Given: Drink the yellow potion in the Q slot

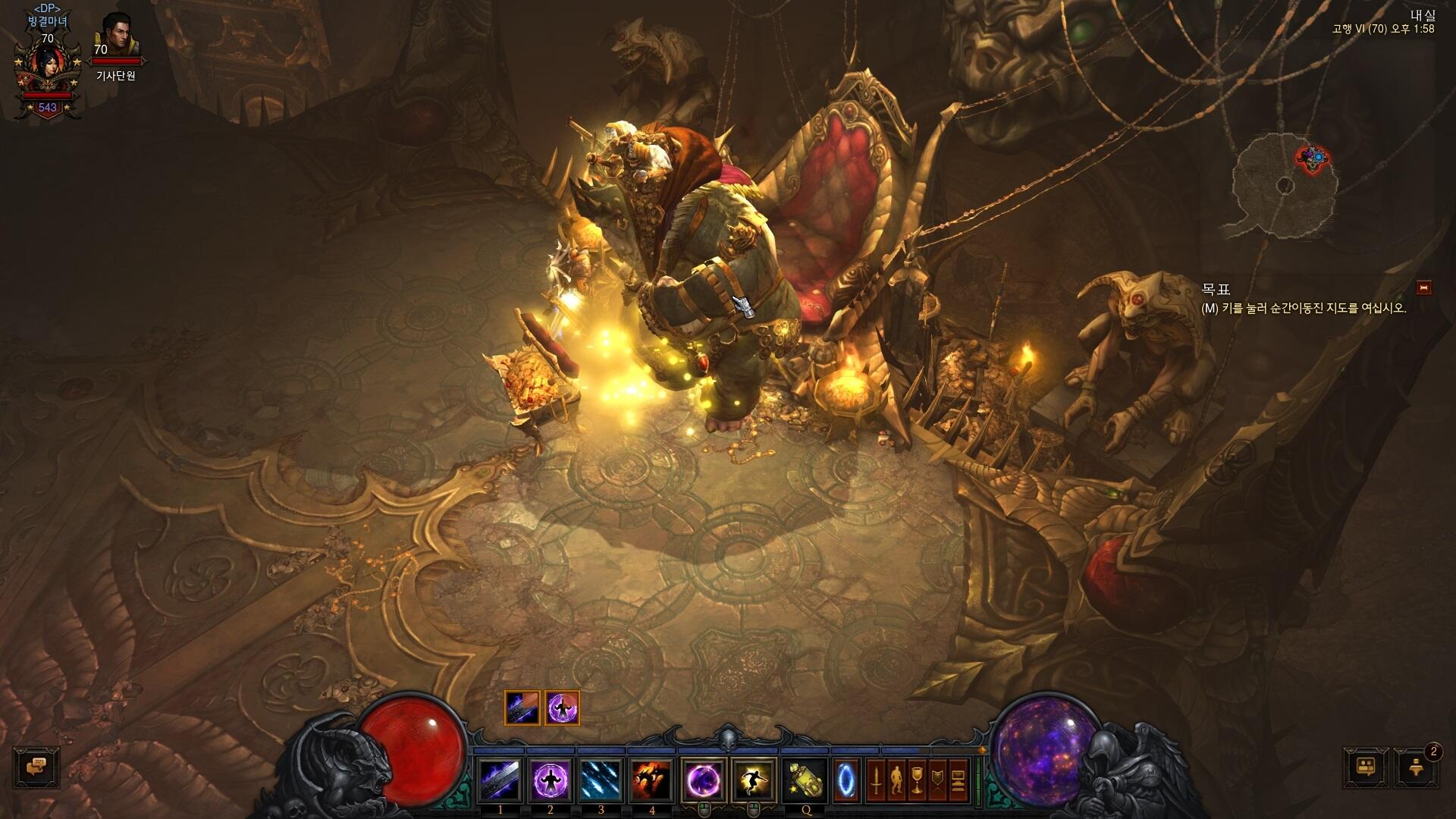Looking at the screenshot, I should (x=805, y=780).
